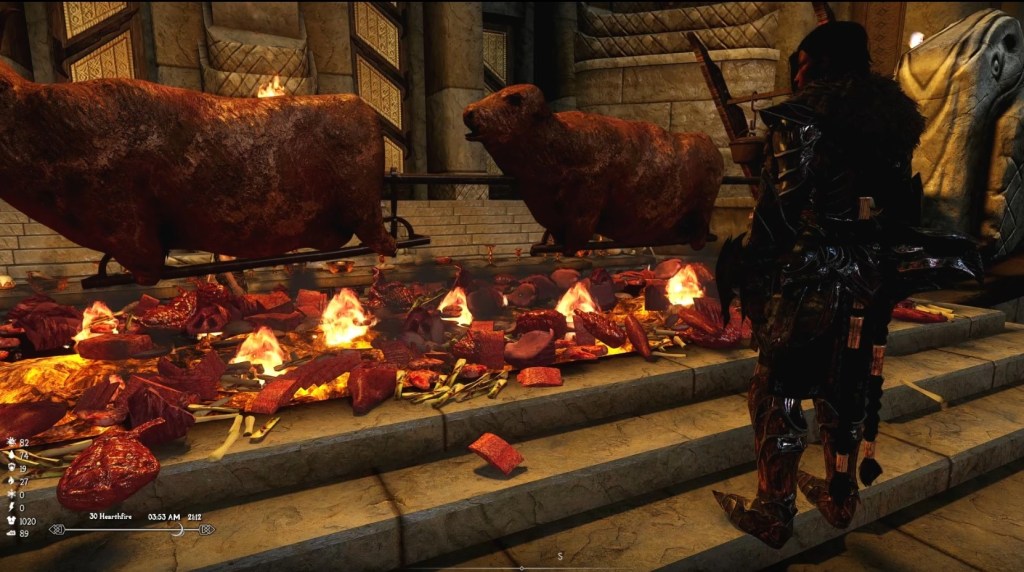This screenshot has width=1024, height=572.
Task: Click the snowflake frost icon
Action: point(10,494)
